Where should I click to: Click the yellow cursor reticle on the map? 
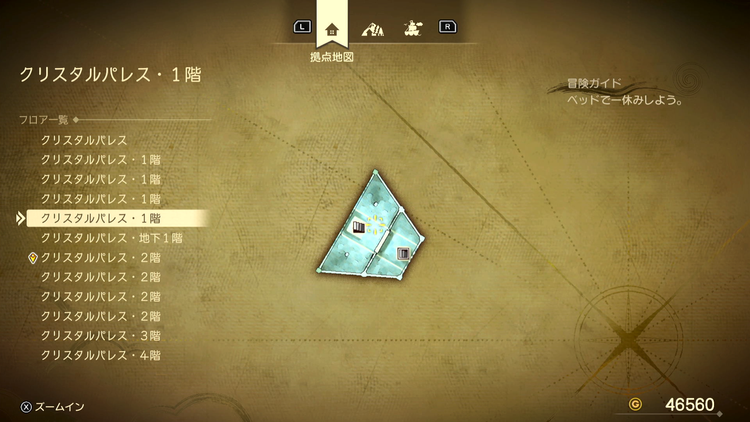click(x=375, y=223)
